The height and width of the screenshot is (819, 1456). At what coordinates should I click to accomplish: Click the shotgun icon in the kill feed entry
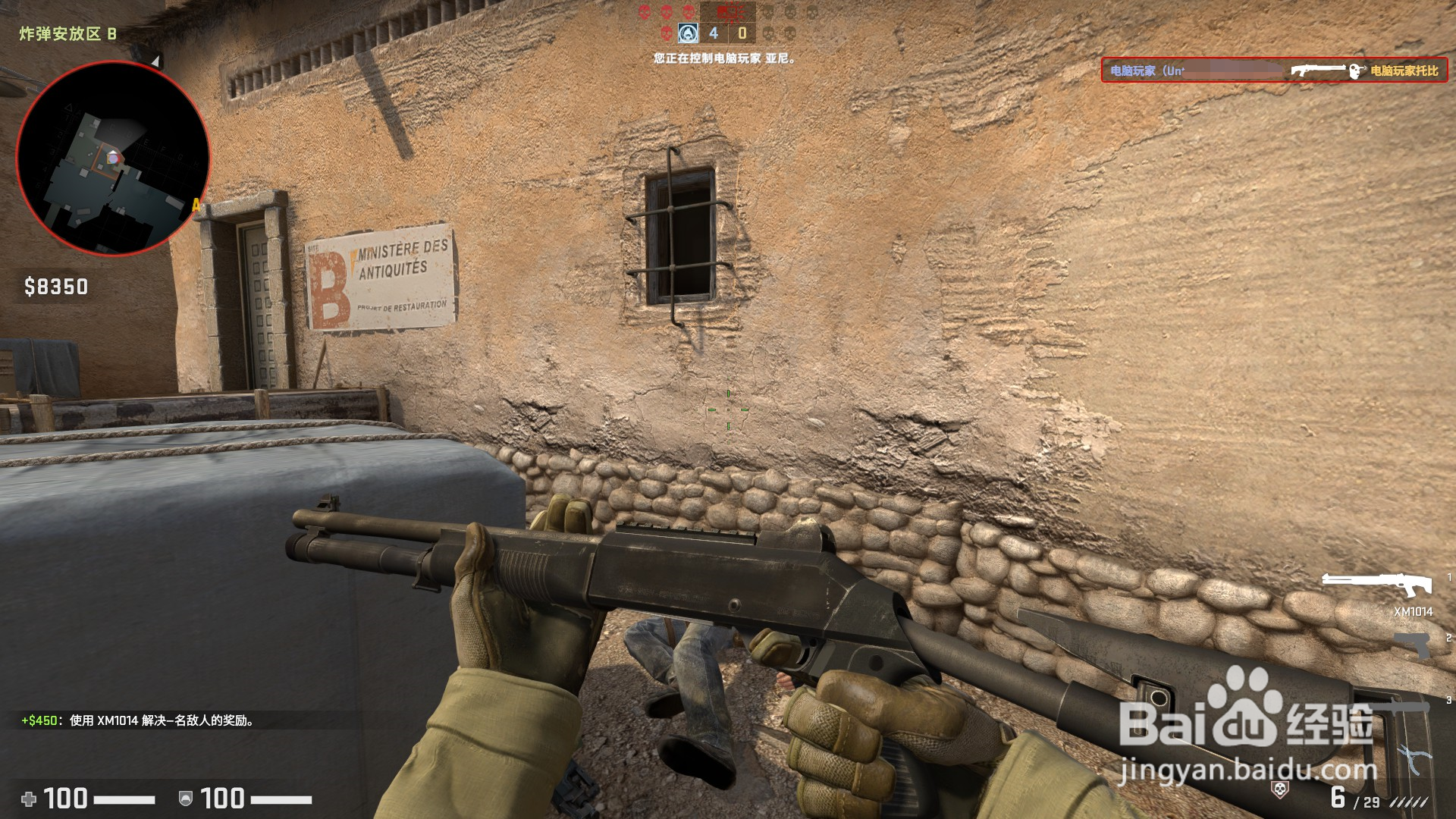coord(1317,71)
